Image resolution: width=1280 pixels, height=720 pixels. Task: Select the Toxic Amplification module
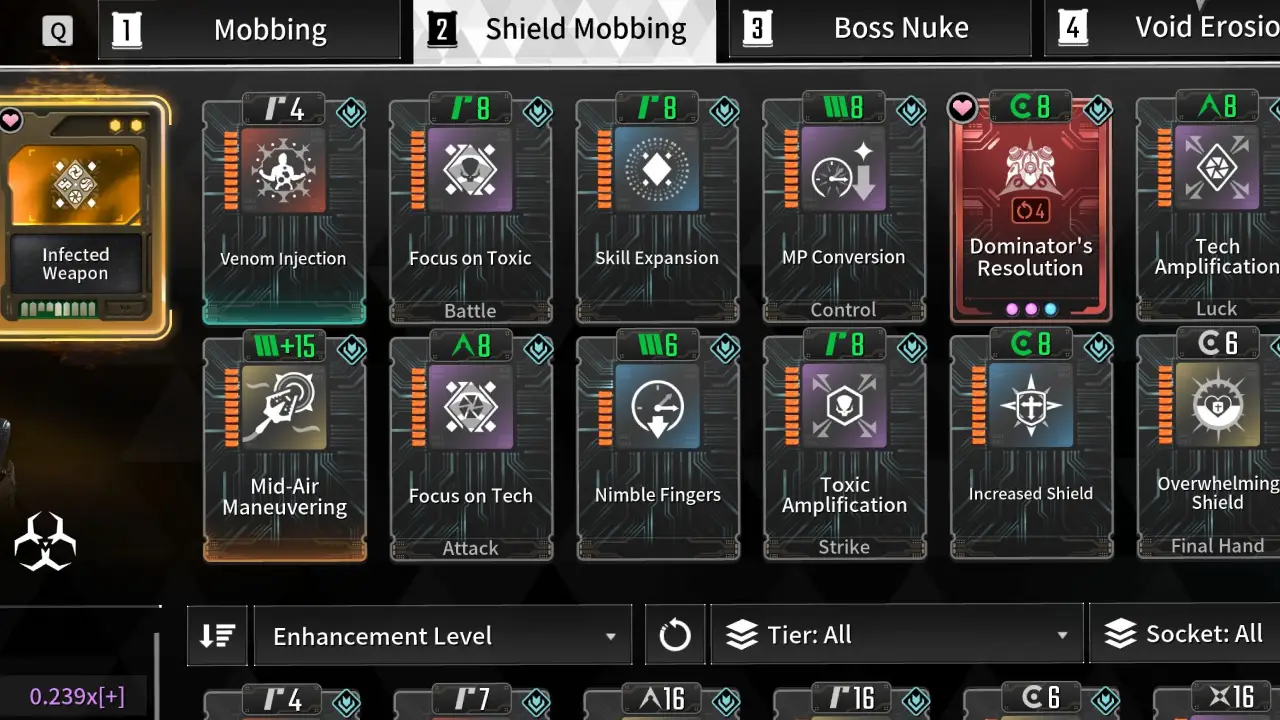(844, 450)
